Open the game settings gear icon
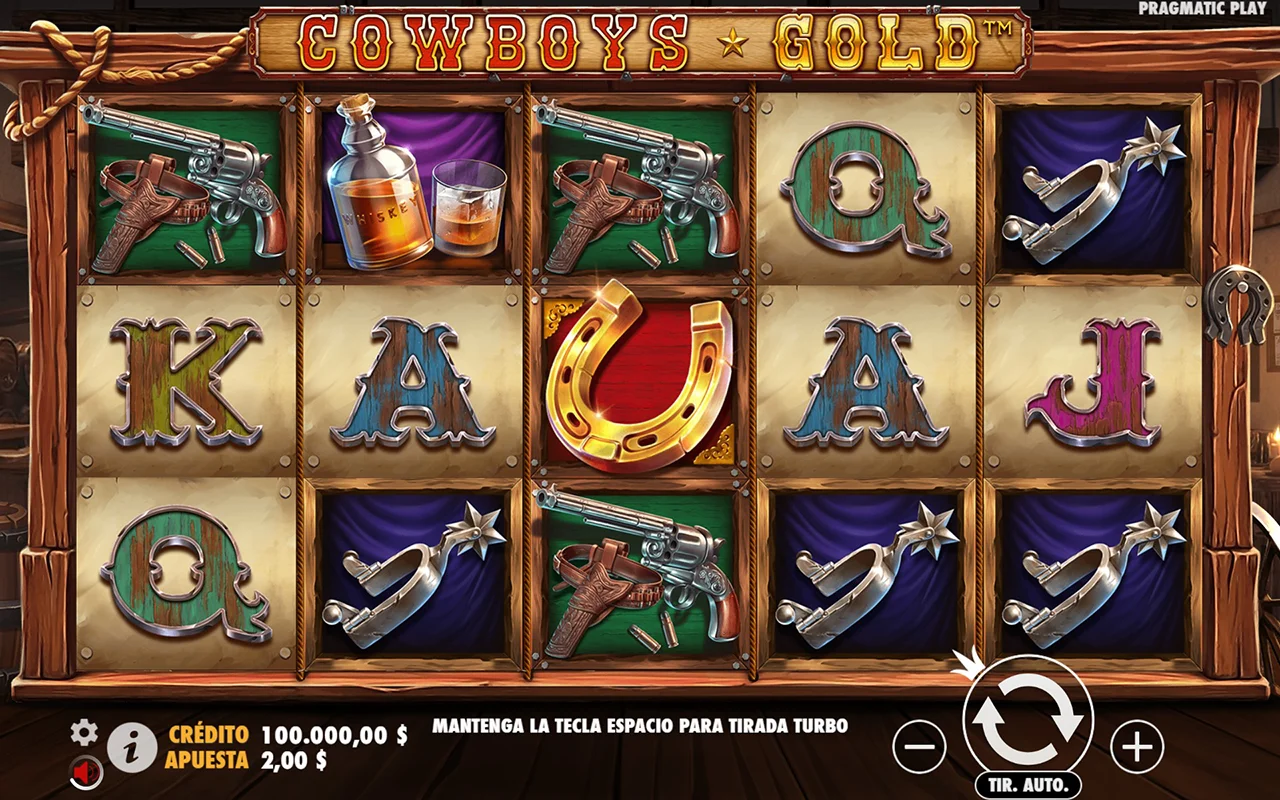 pos(84,733)
